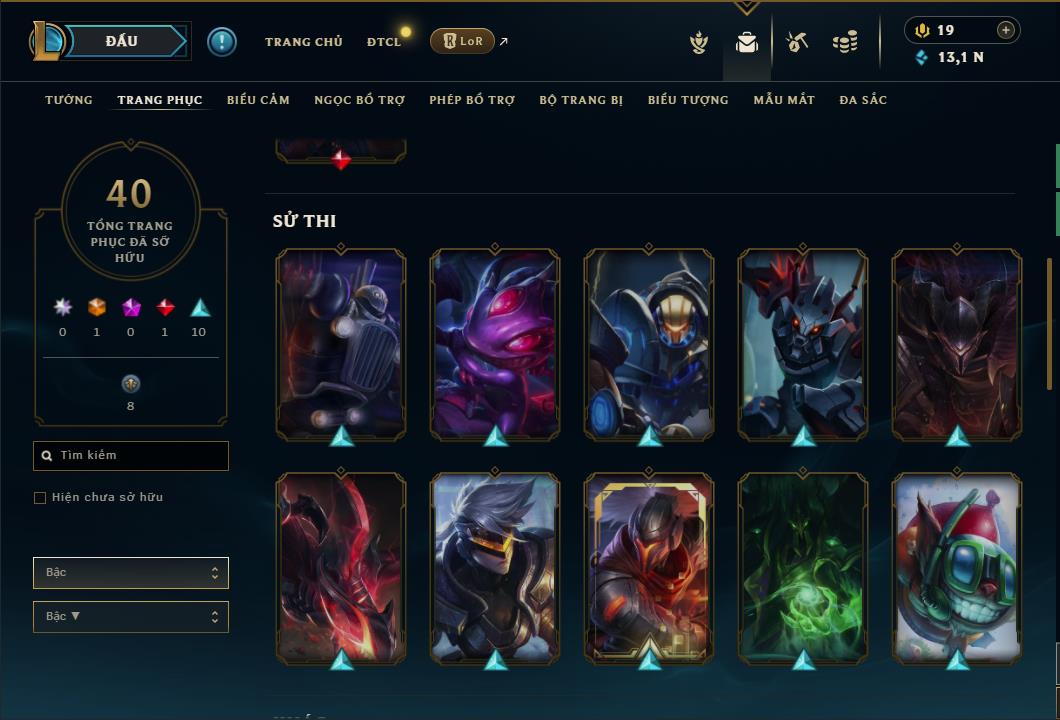Launch the LoR link

coord(463,42)
